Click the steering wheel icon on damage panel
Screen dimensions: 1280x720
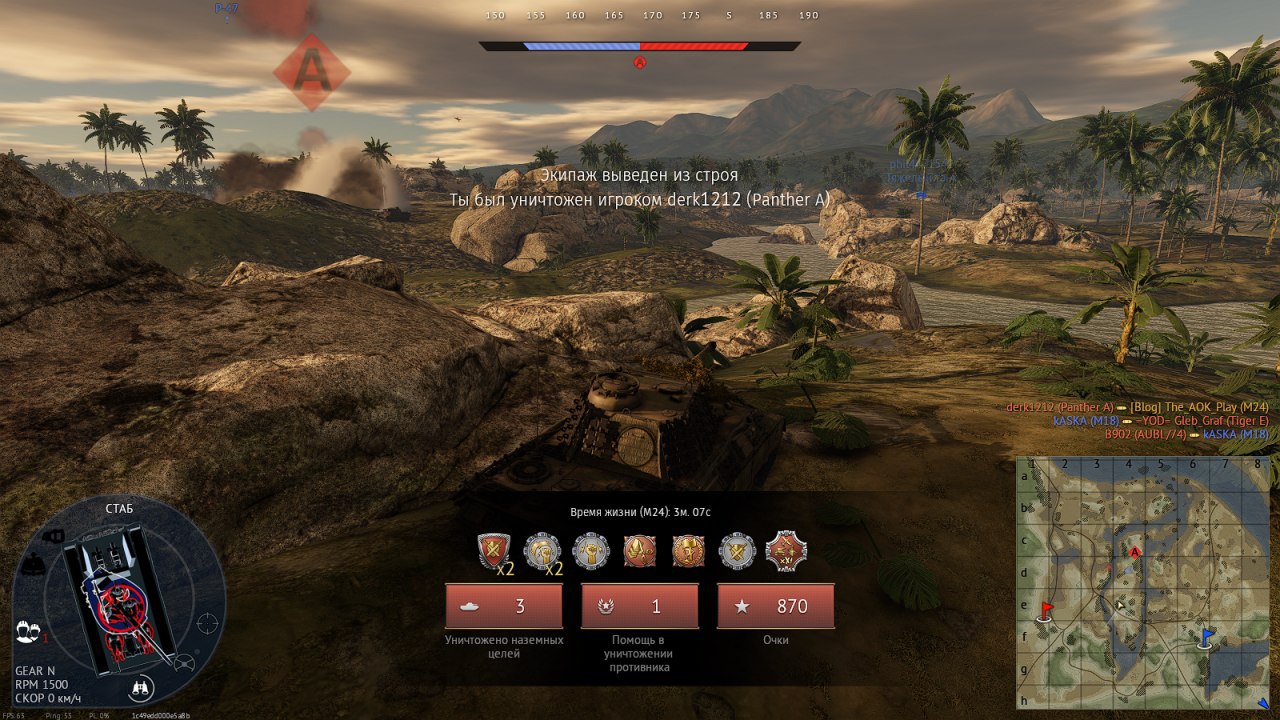click(x=183, y=662)
